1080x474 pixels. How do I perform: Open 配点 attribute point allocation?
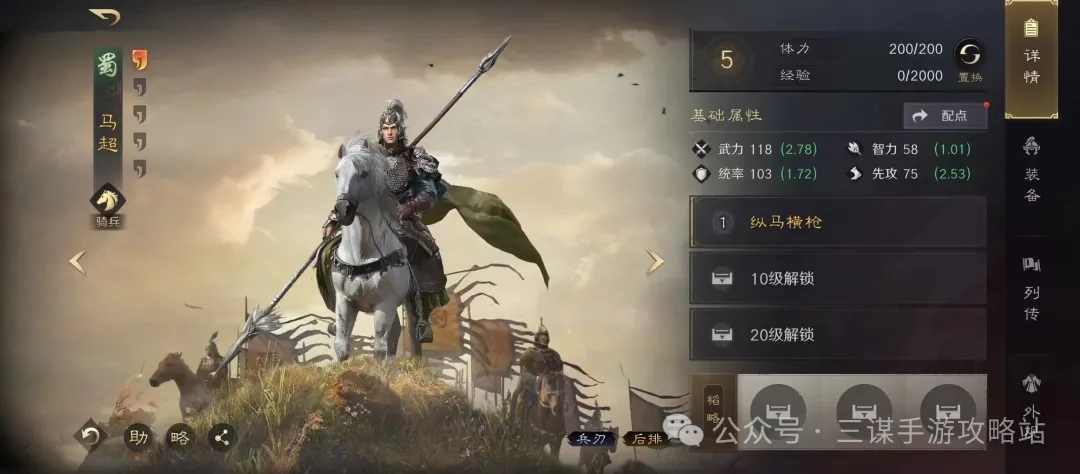[944, 116]
